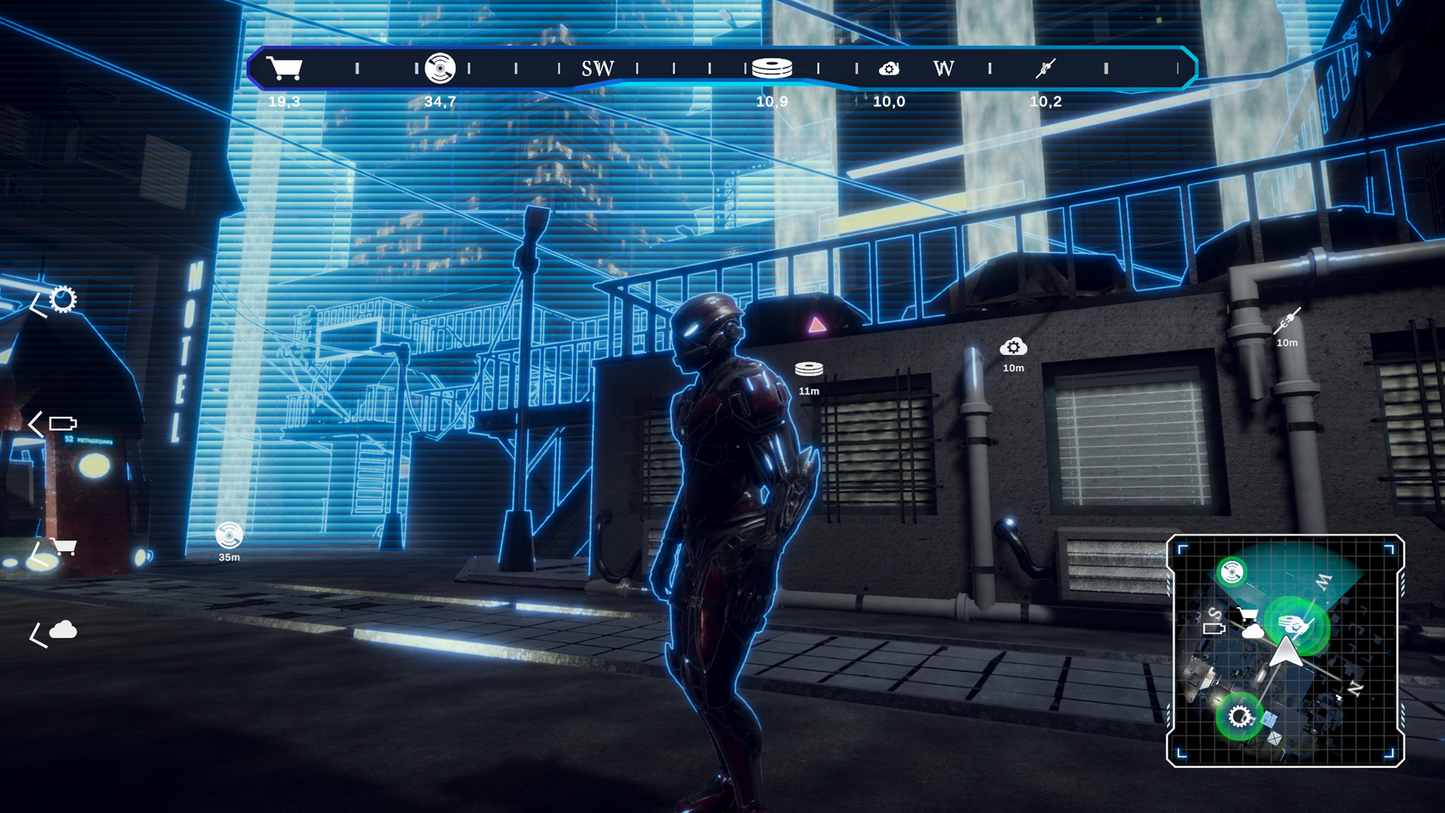Select the disc marker on the compass bar
1445x813 pixels.
[x=440, y=68]
